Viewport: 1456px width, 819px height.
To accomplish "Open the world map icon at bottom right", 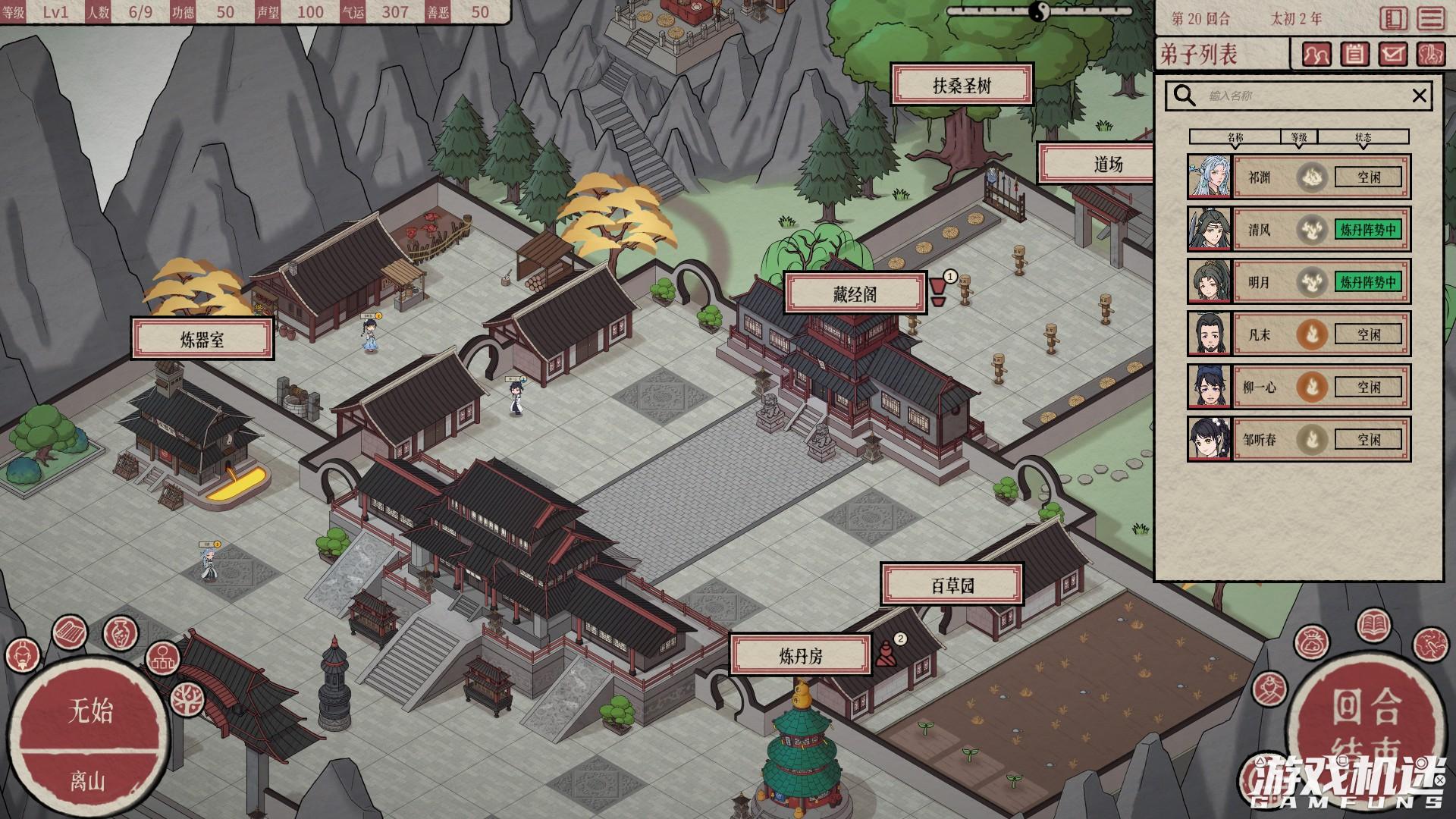I will tap(1431, 645).
